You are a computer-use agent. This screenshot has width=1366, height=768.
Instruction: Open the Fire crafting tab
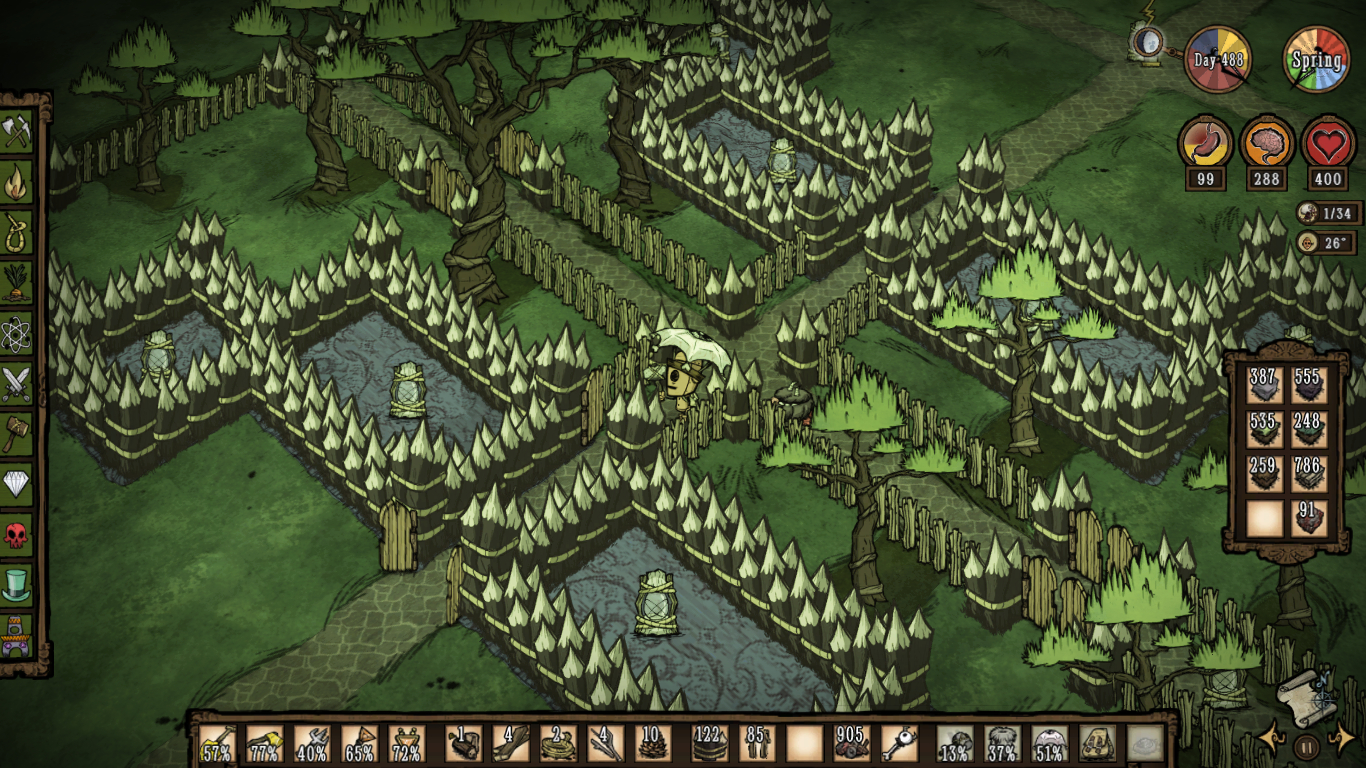tap(17, 182)
